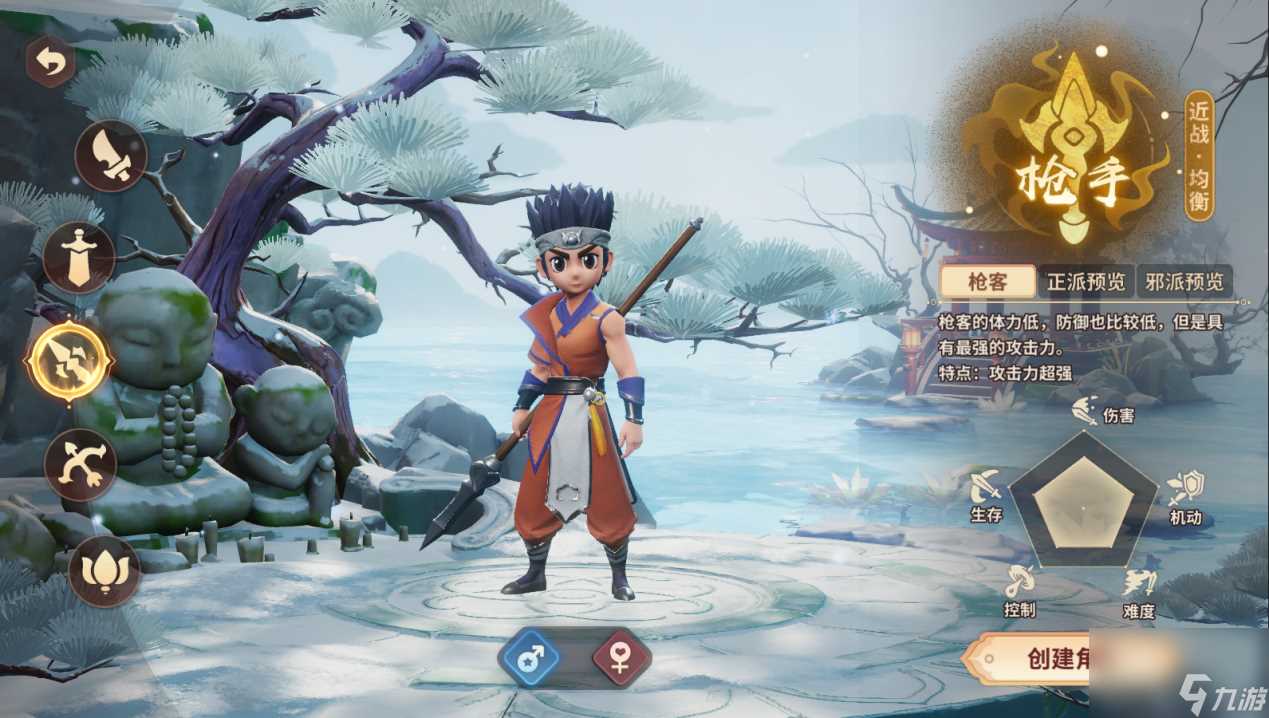Select the saber blade class icon
Image resolution: width=1269 pixels, height=718 pixels.
point(111,155)
